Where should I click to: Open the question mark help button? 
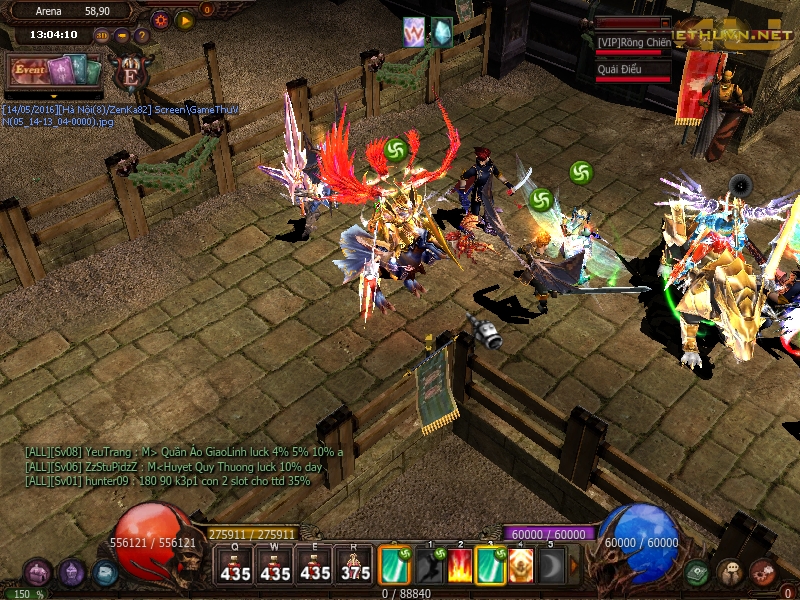(142, 36)
